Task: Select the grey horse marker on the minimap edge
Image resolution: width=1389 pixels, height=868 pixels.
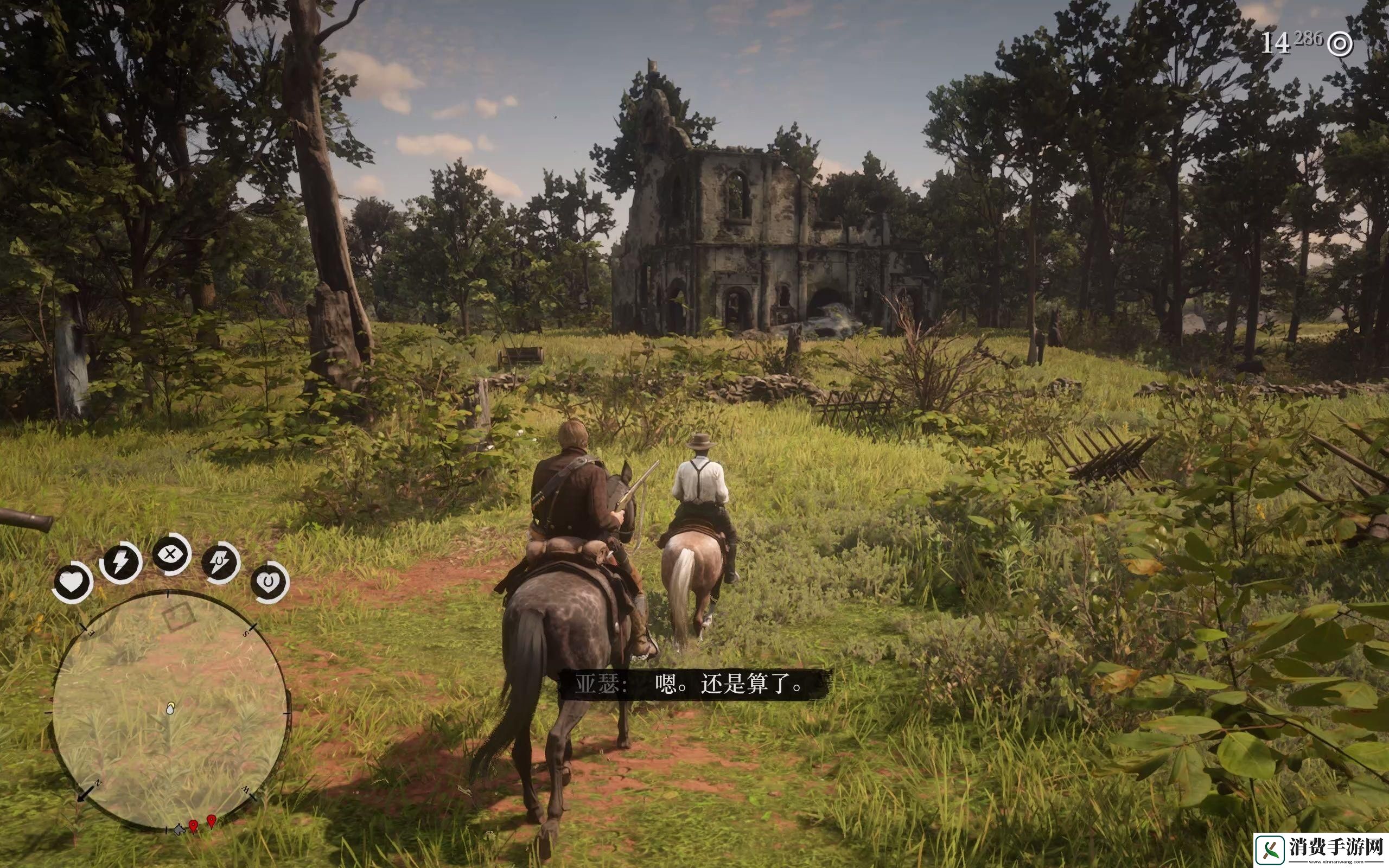Action: (x=179, y=829)
